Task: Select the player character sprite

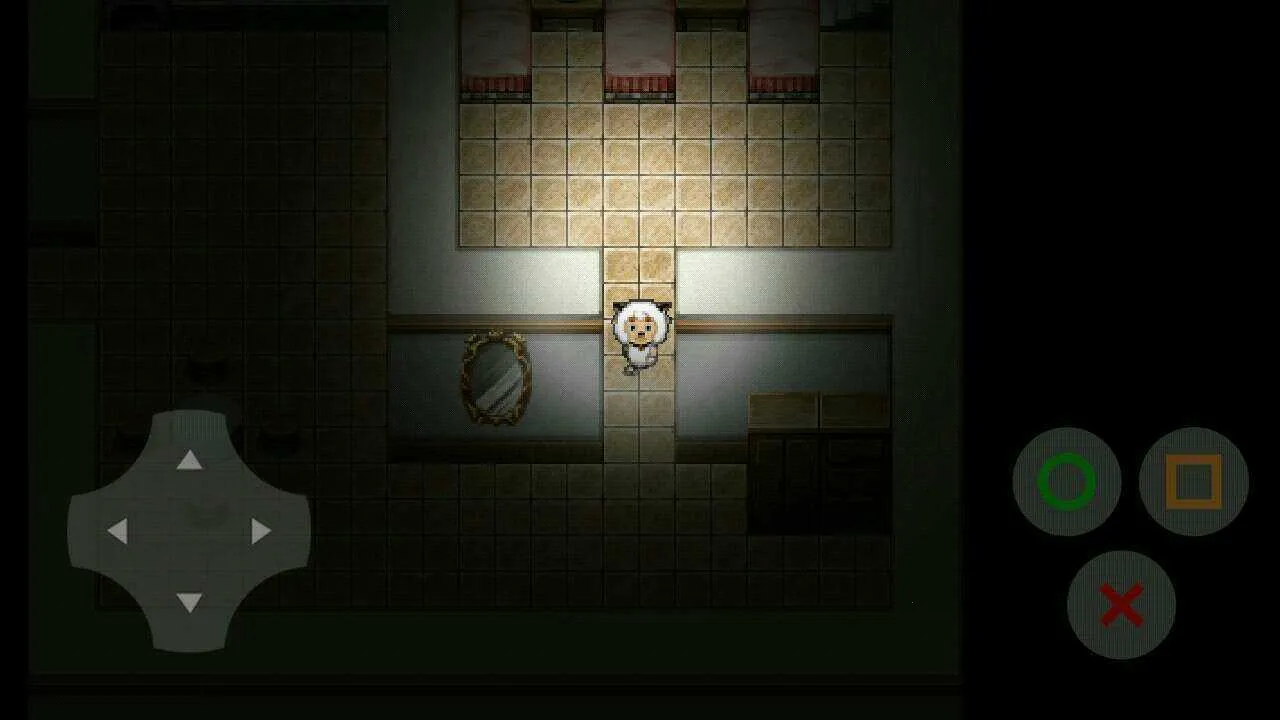Action: [x=640, y=335]
